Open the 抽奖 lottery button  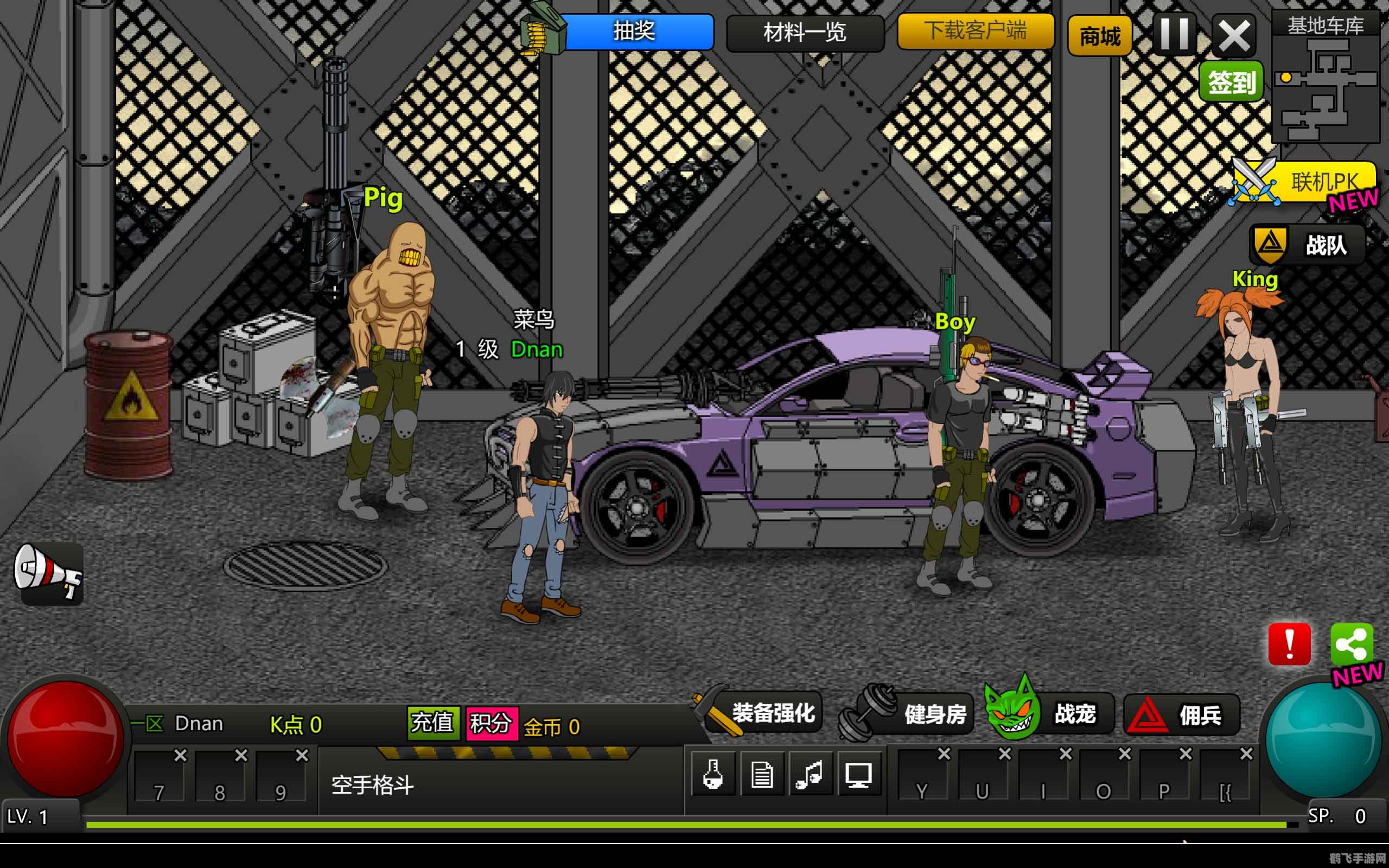pos(634,31)
